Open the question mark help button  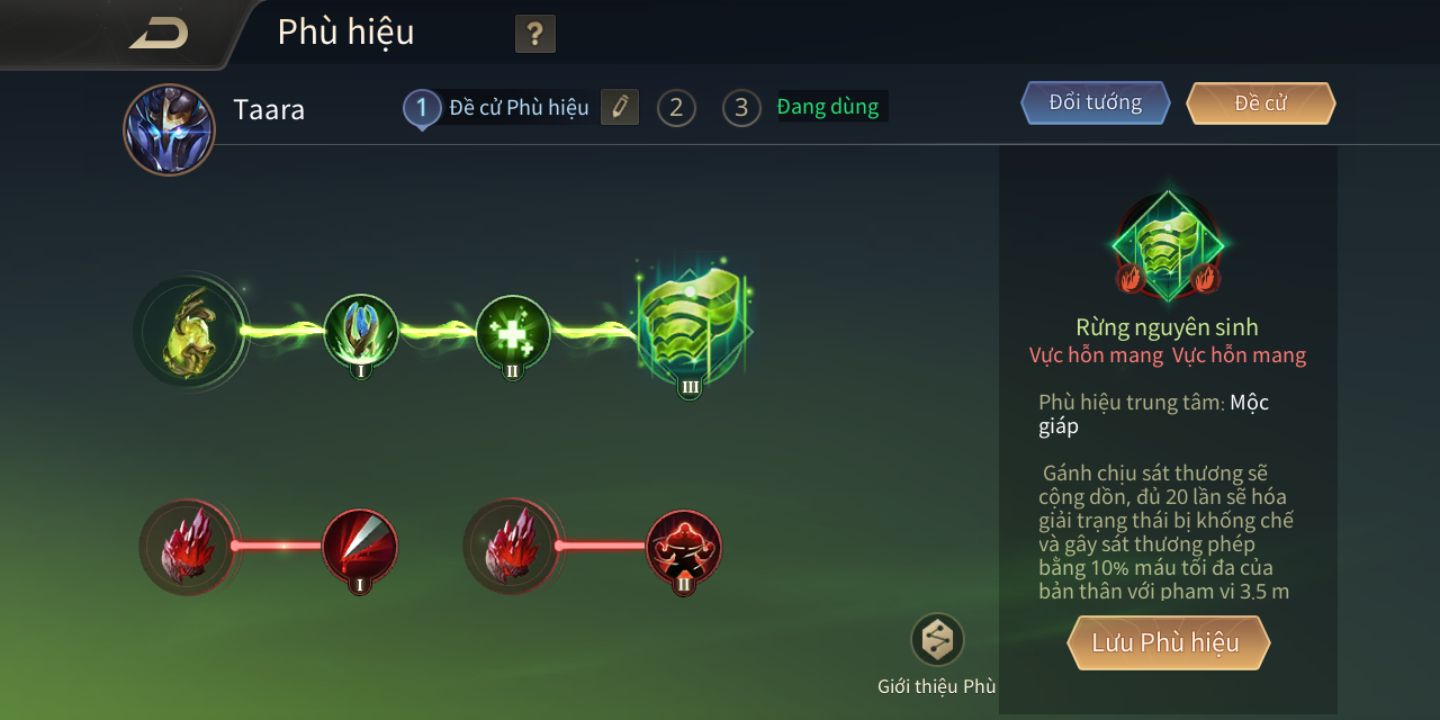click(x=535, y=35)
